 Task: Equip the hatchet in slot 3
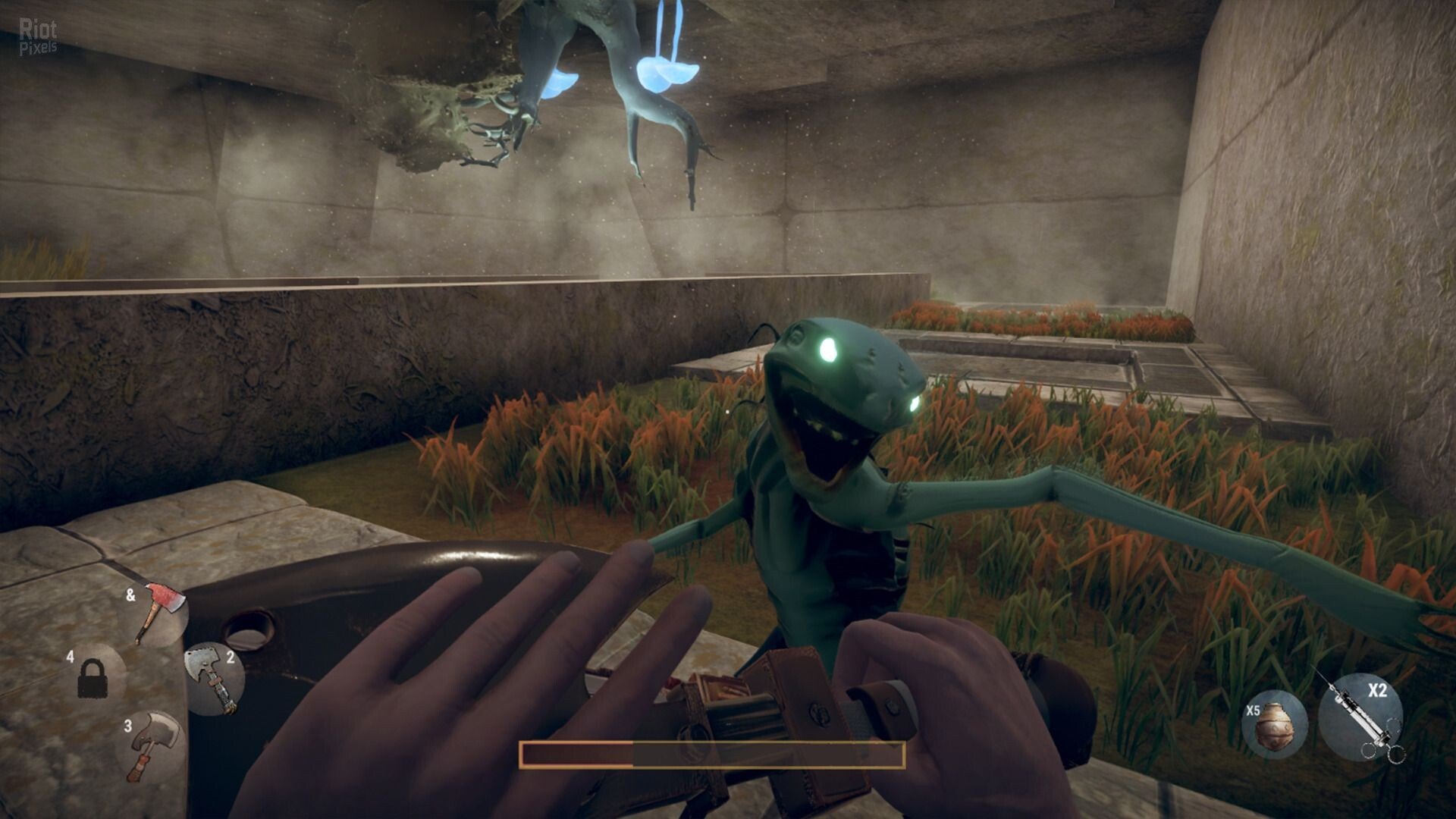[x=154, y=743]
